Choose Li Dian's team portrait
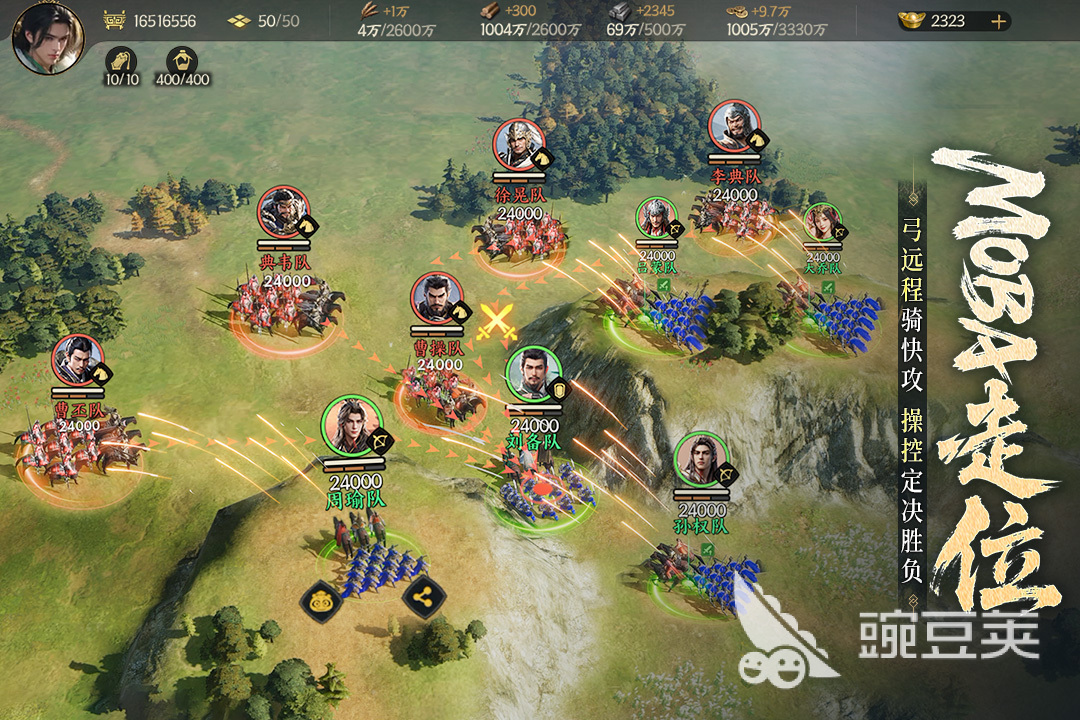Image resolution: width=1080 pixels, height=720 pixels. [x=735, y=127]
